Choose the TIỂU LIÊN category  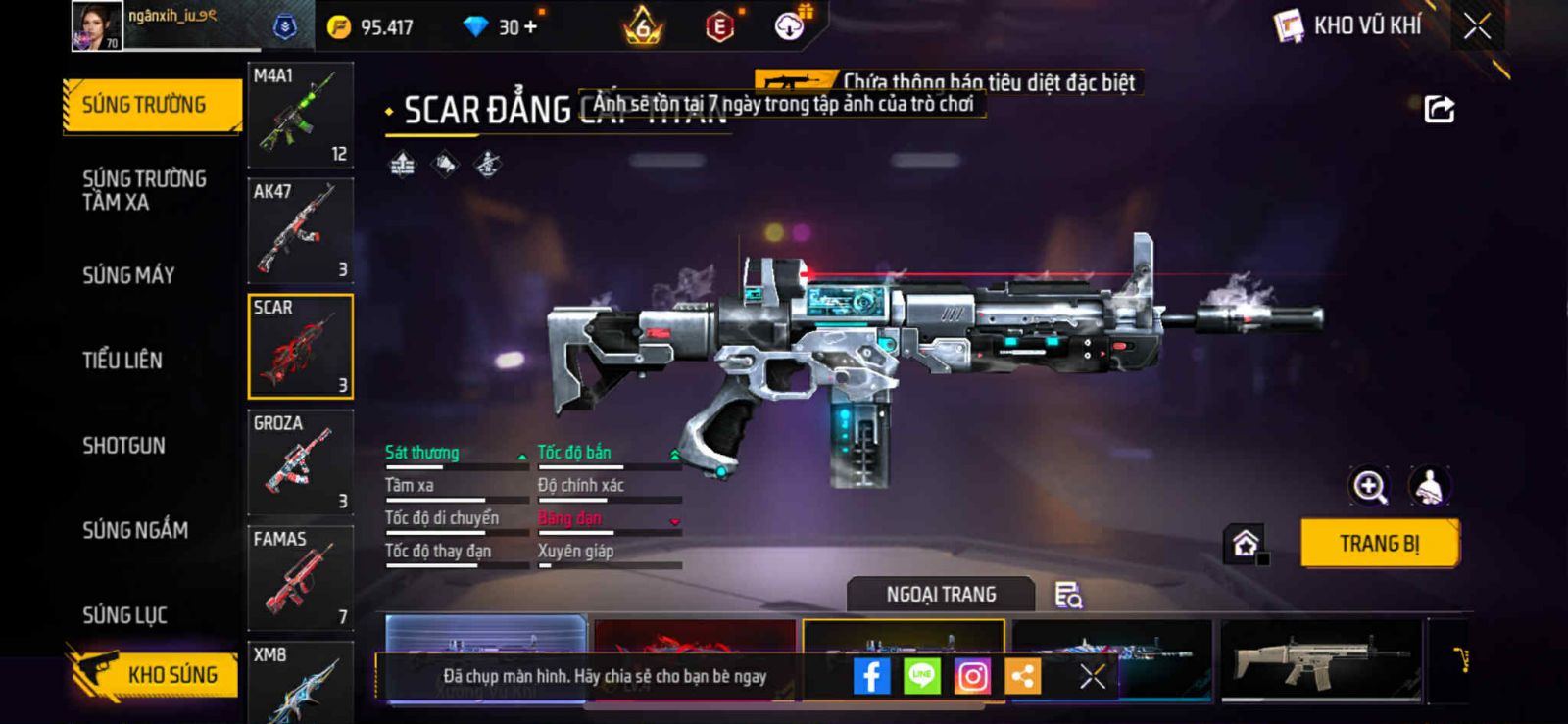click(122, 361)
